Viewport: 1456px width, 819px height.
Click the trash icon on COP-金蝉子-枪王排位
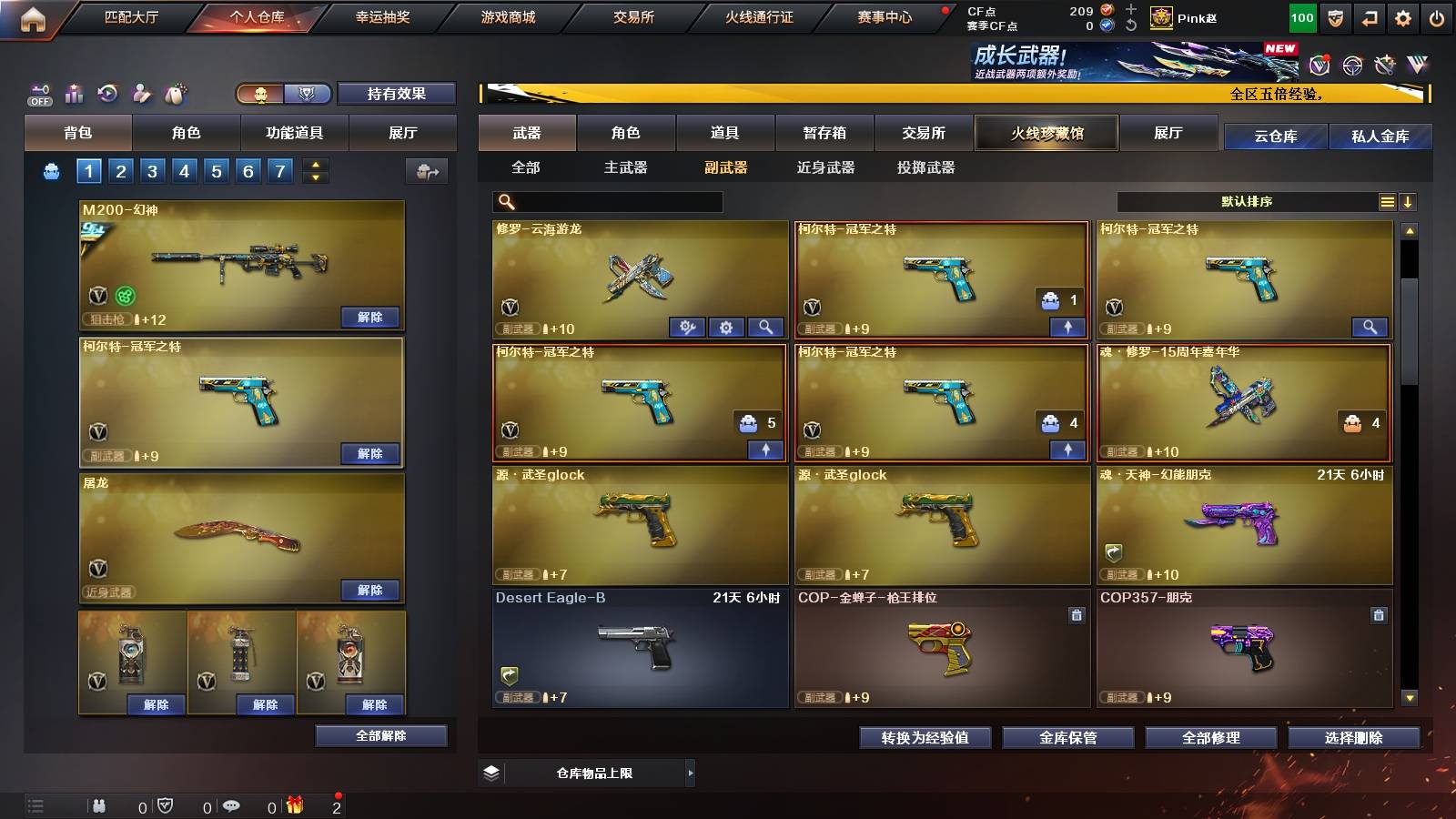(x=1077, y=615)
